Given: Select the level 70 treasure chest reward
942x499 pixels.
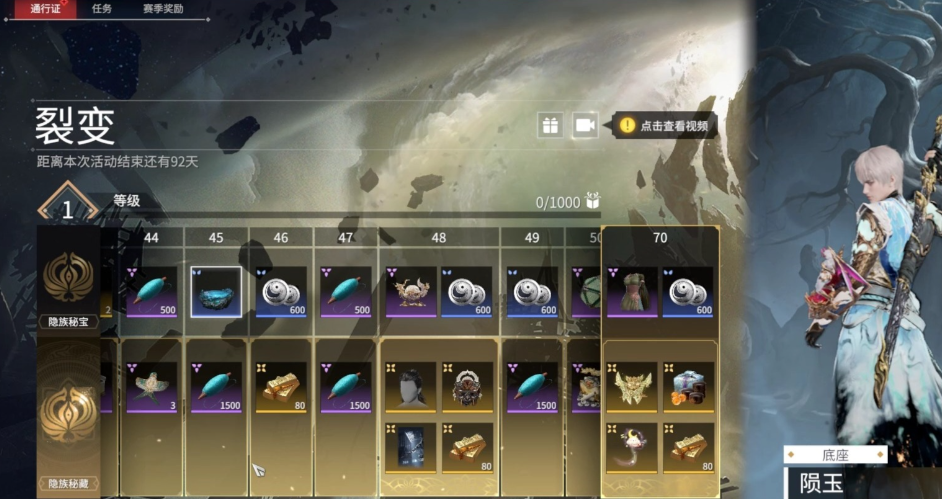Looking at the screenshot, I should [688, 387].
